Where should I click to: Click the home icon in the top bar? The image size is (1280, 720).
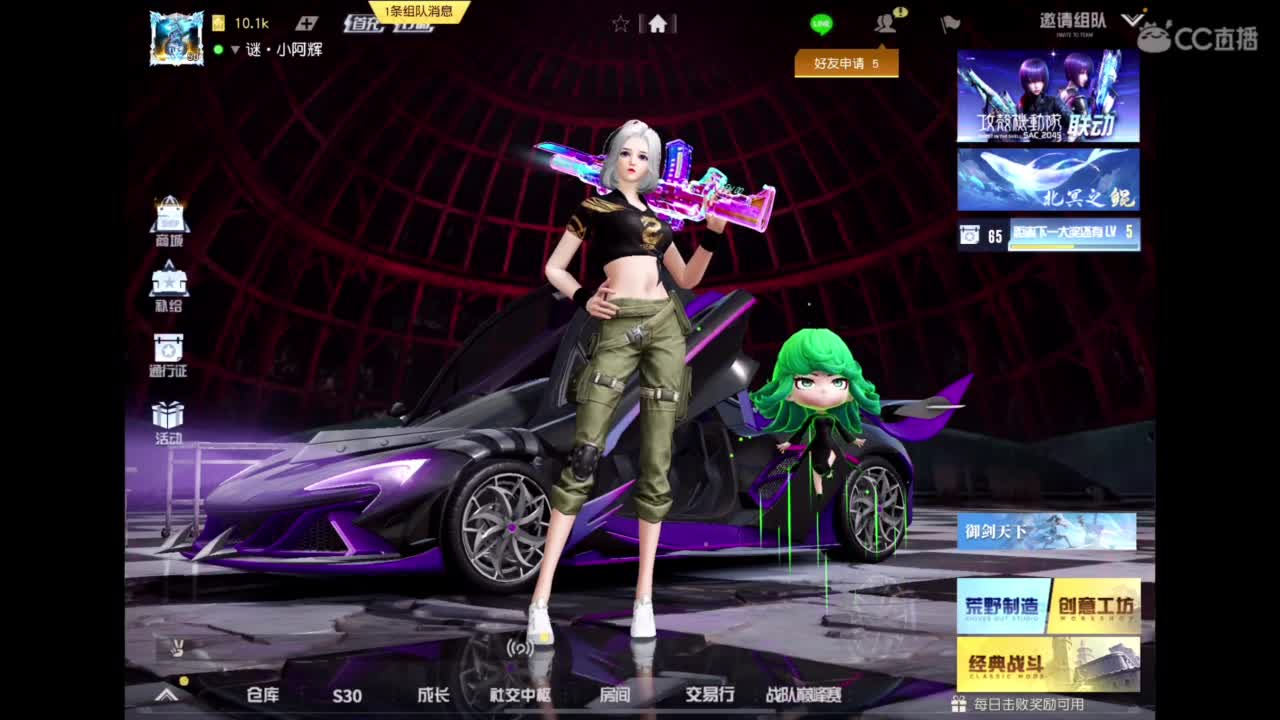pos(658,22)
